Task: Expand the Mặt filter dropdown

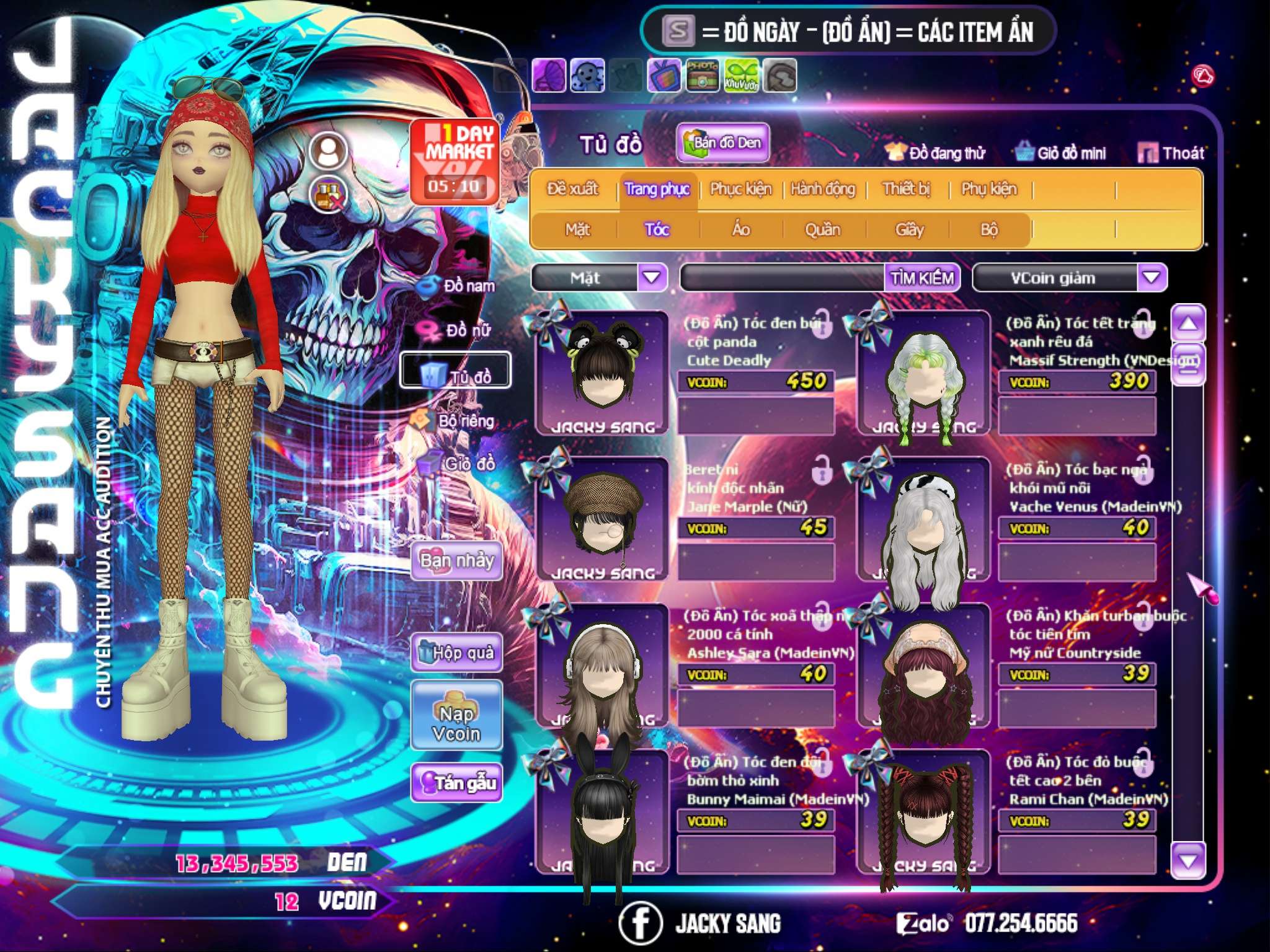Action: coord(652,277)
